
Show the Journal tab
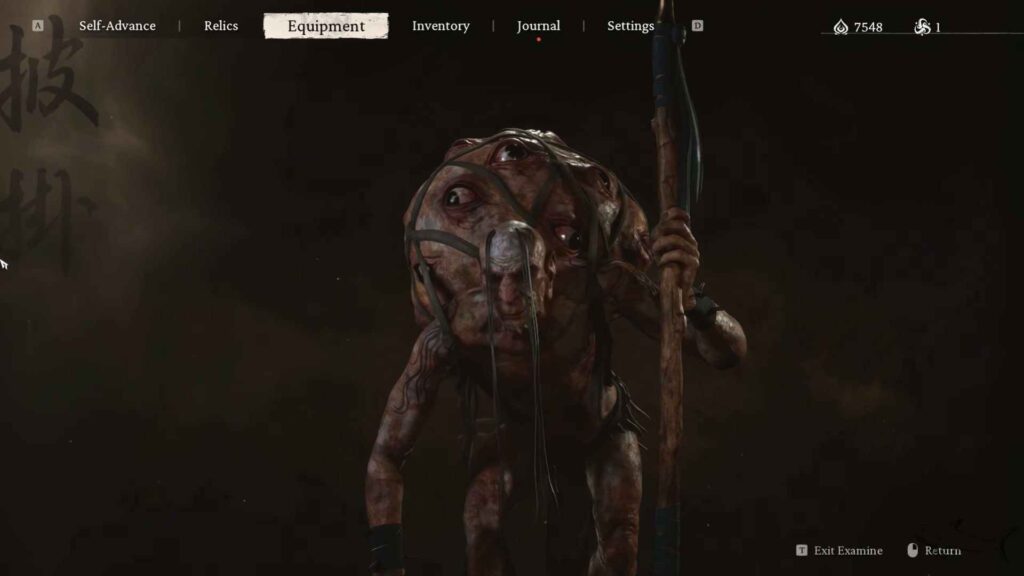tap(538, 26)
